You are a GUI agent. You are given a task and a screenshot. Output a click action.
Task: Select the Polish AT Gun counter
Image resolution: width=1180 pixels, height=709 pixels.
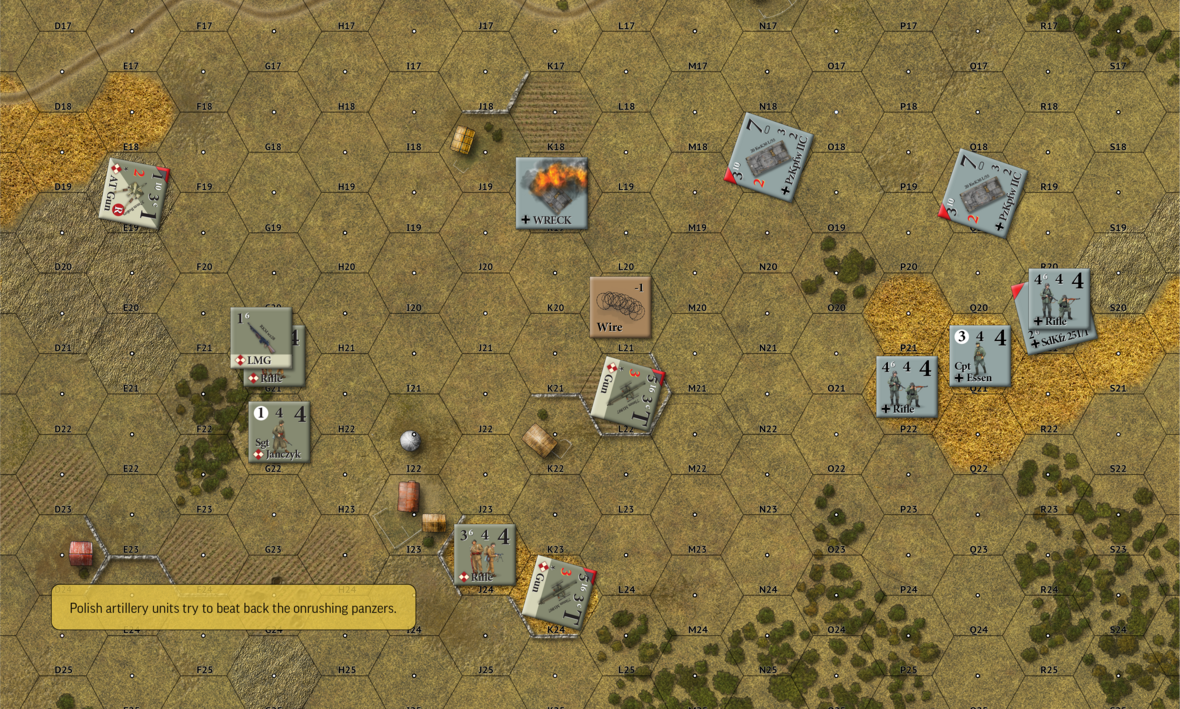[133, 193]
